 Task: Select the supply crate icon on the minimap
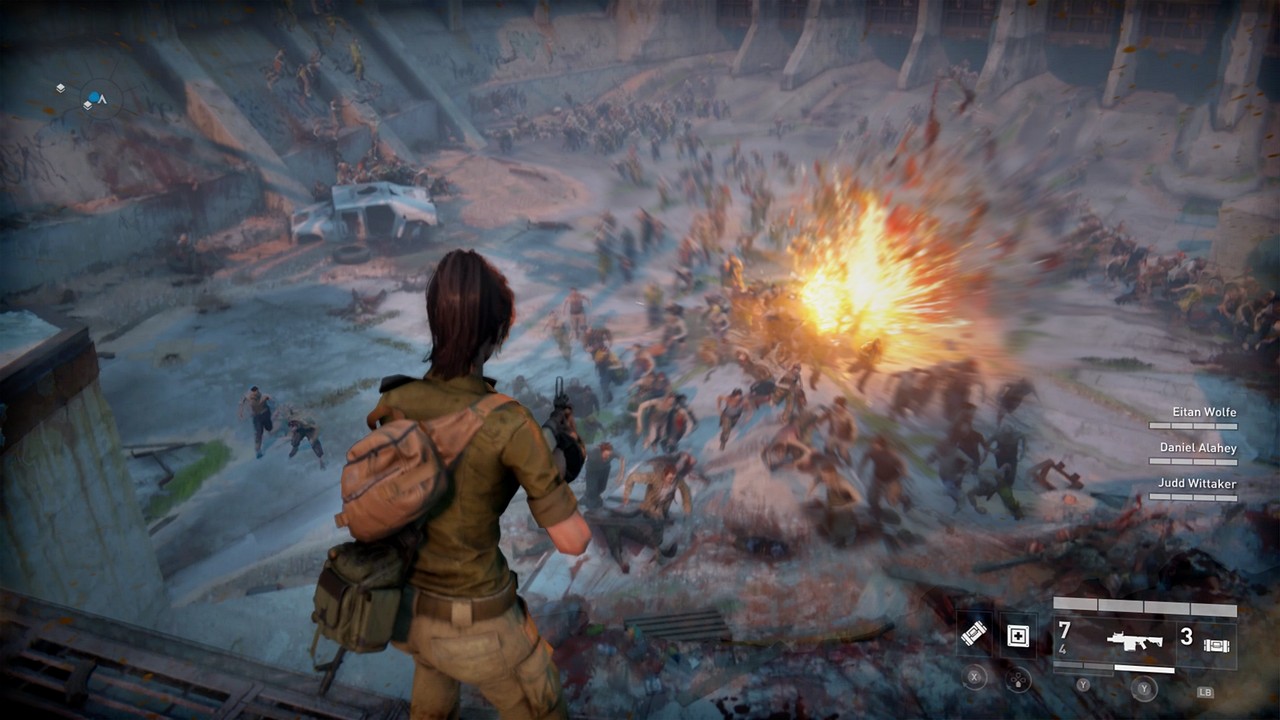[x=60, y=88]
